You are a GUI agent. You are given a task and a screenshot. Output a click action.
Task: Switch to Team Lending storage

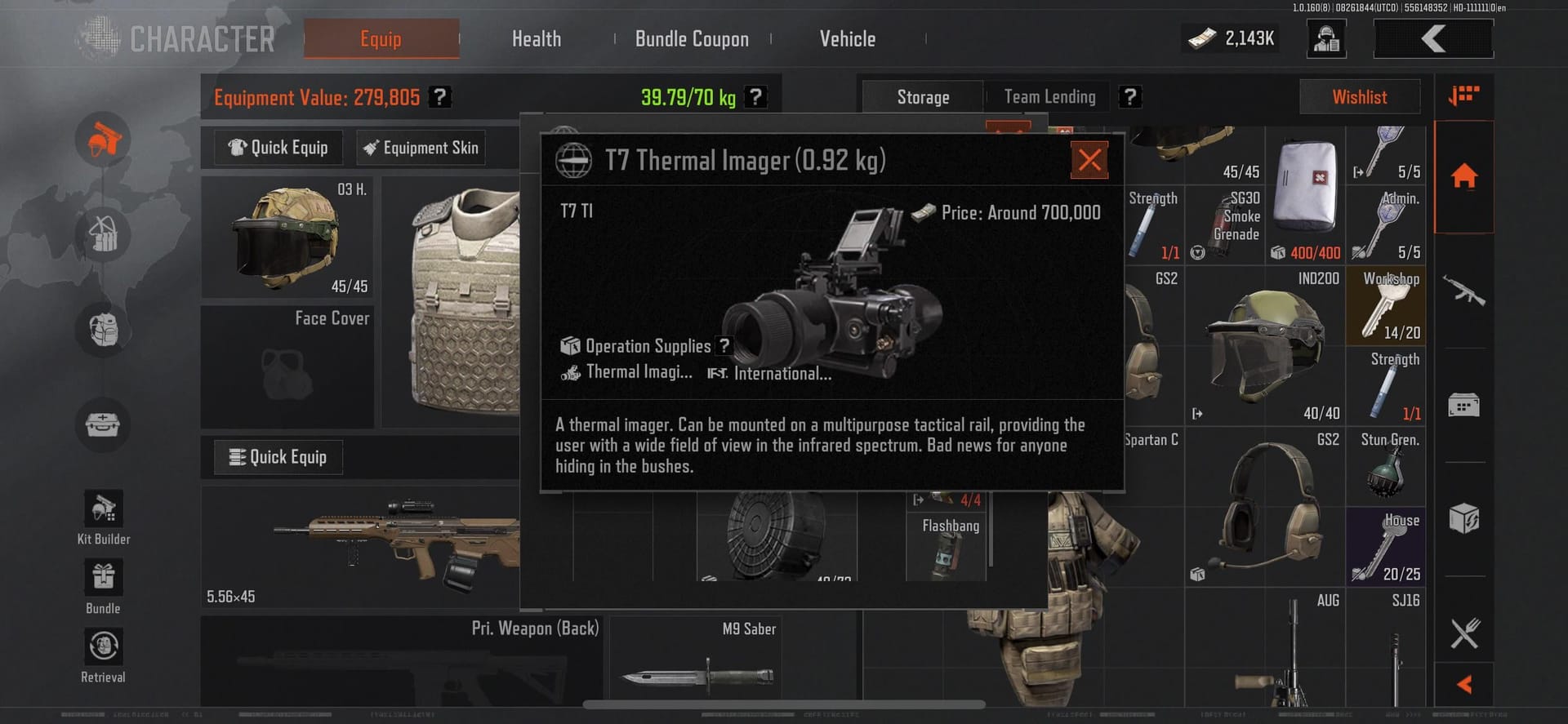coord(1049,97)
